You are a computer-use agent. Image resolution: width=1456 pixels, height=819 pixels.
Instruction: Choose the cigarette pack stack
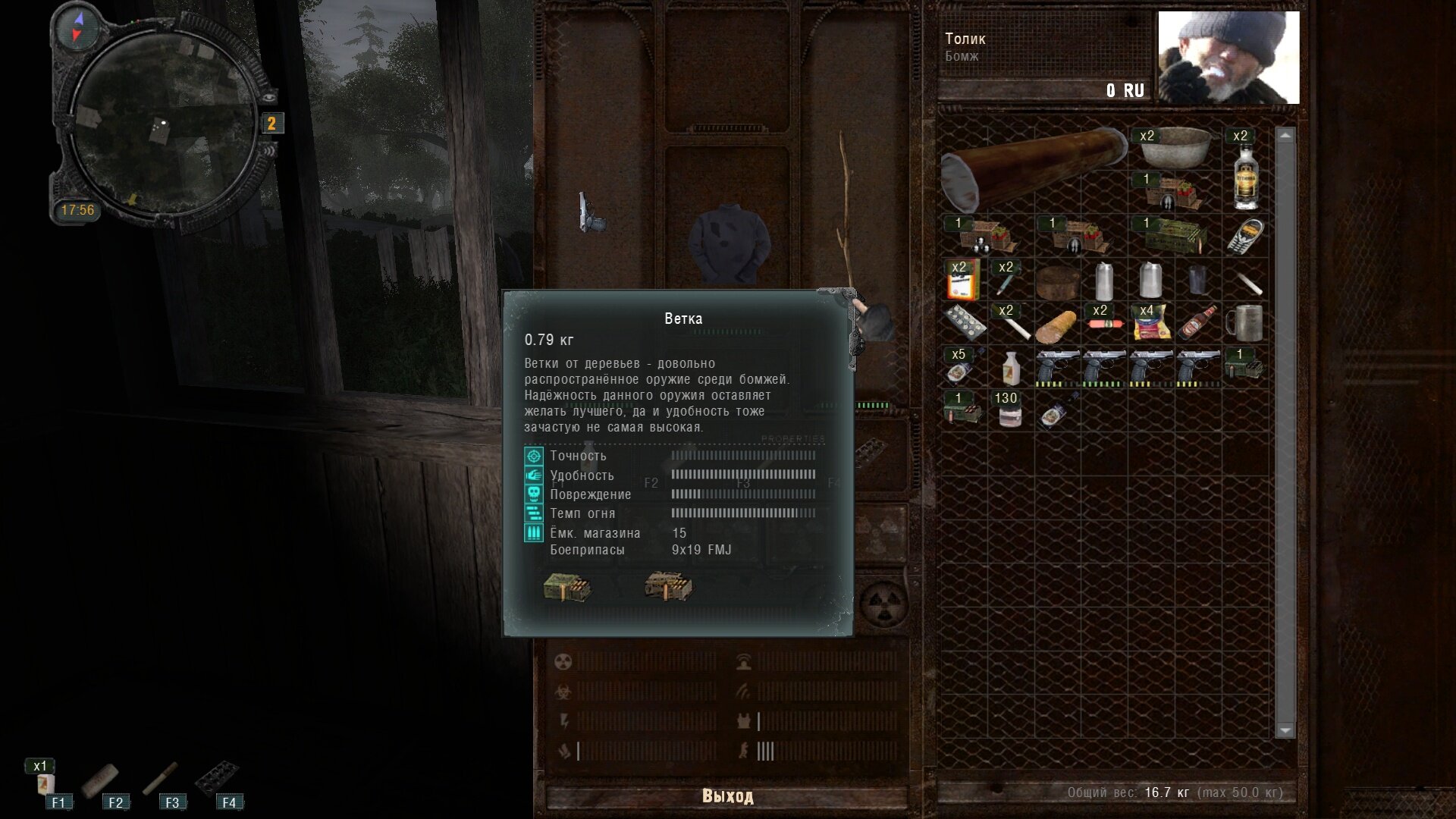click(963, 280)
